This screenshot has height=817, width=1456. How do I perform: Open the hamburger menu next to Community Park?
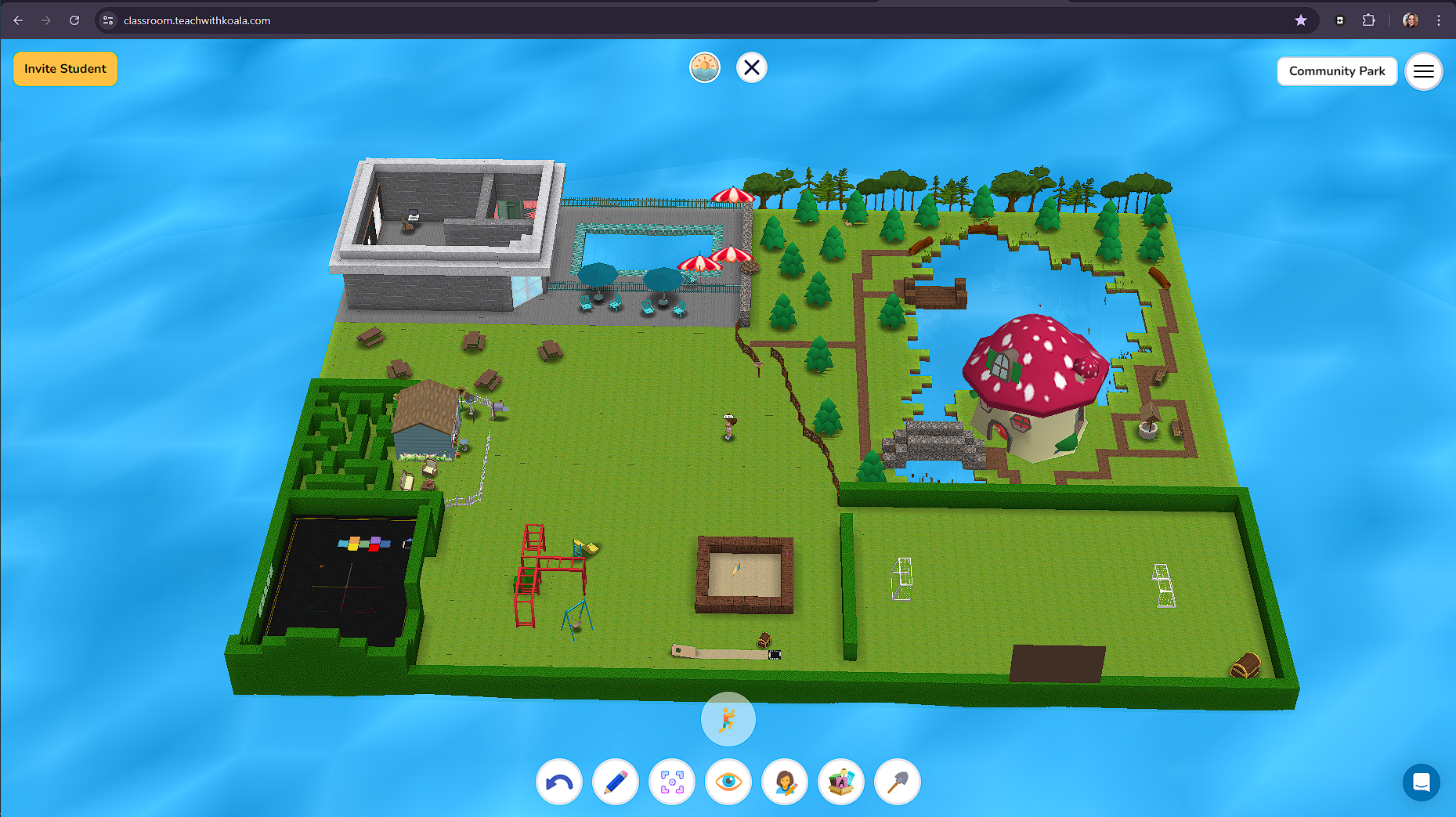pyautogui.click(x=1424, y=71)
